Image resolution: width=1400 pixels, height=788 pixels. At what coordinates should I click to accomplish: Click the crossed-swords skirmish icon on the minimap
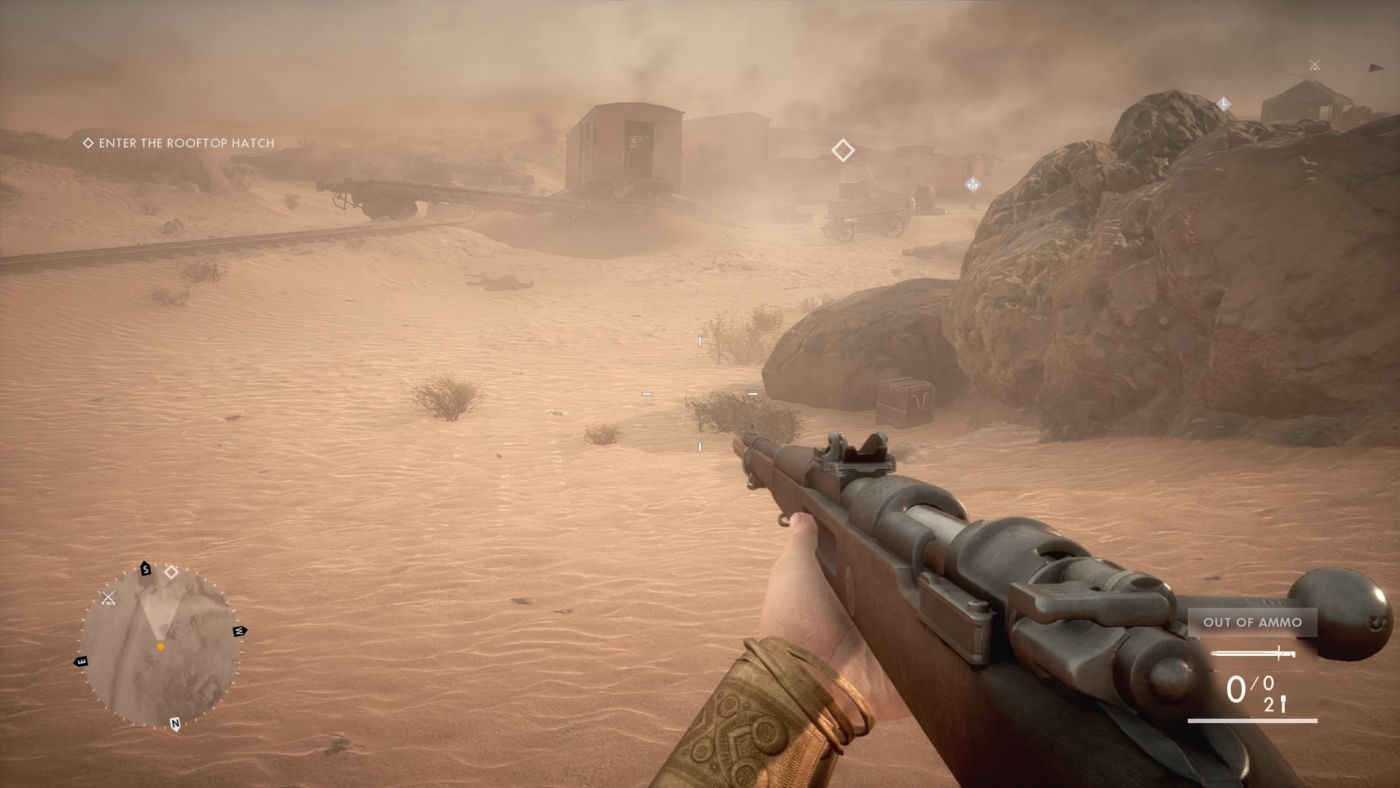[108, 598]
